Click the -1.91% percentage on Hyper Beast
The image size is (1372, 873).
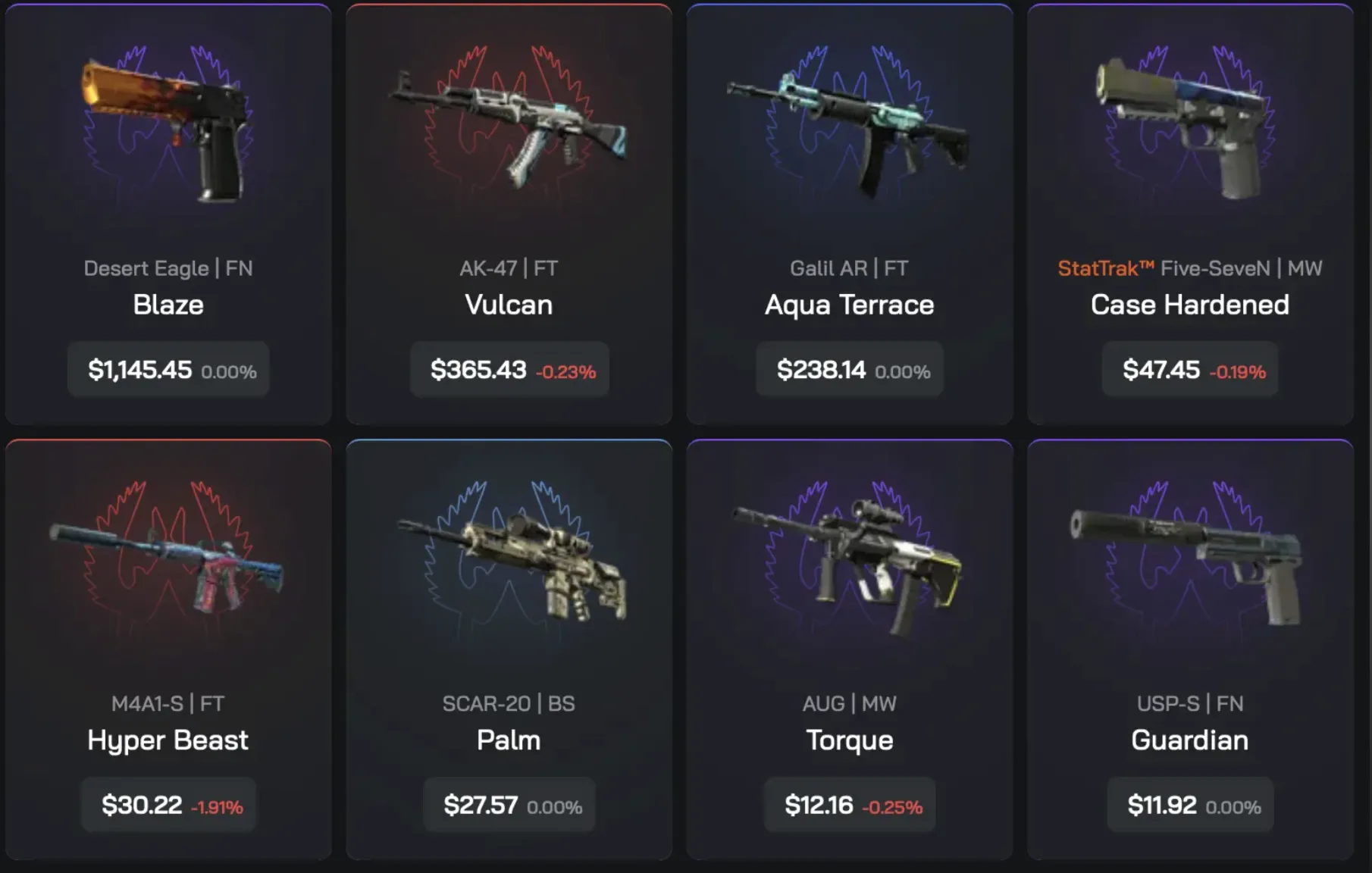pyautogui.click(x=218, y=808)
